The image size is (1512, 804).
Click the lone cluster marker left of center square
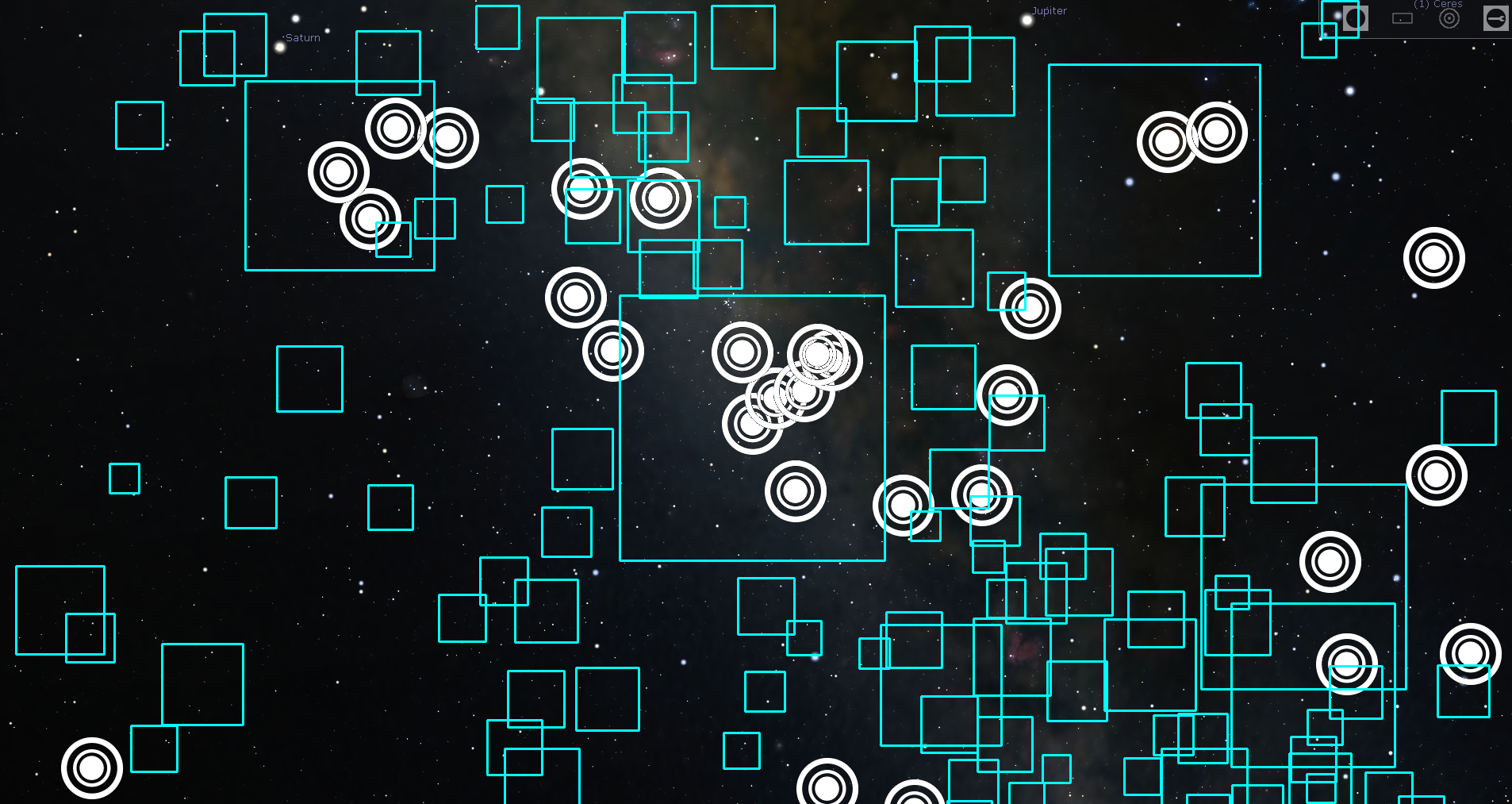pos(578,295)
